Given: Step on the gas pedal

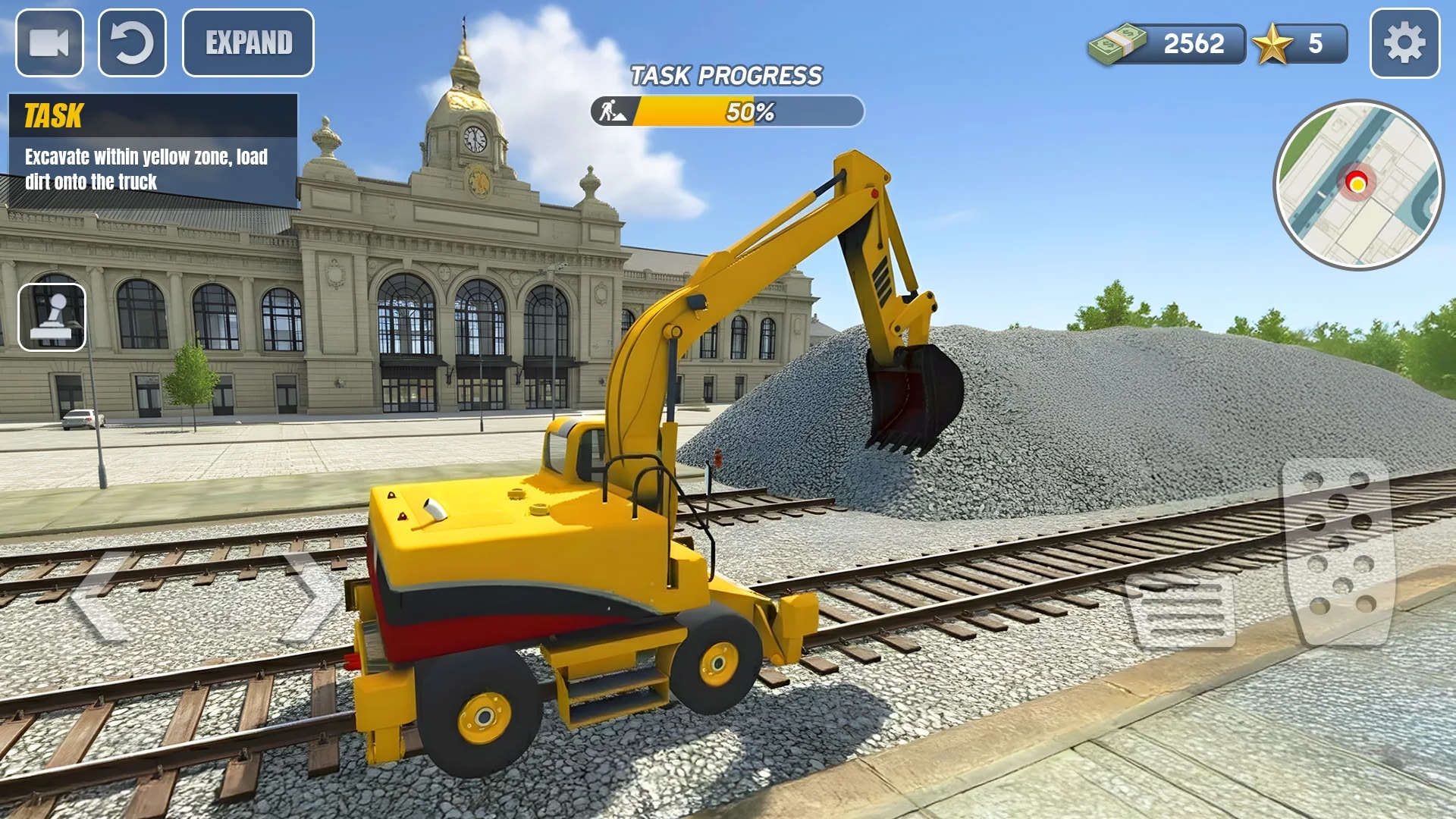Looking at the screenshot, I should point(1339,551).
